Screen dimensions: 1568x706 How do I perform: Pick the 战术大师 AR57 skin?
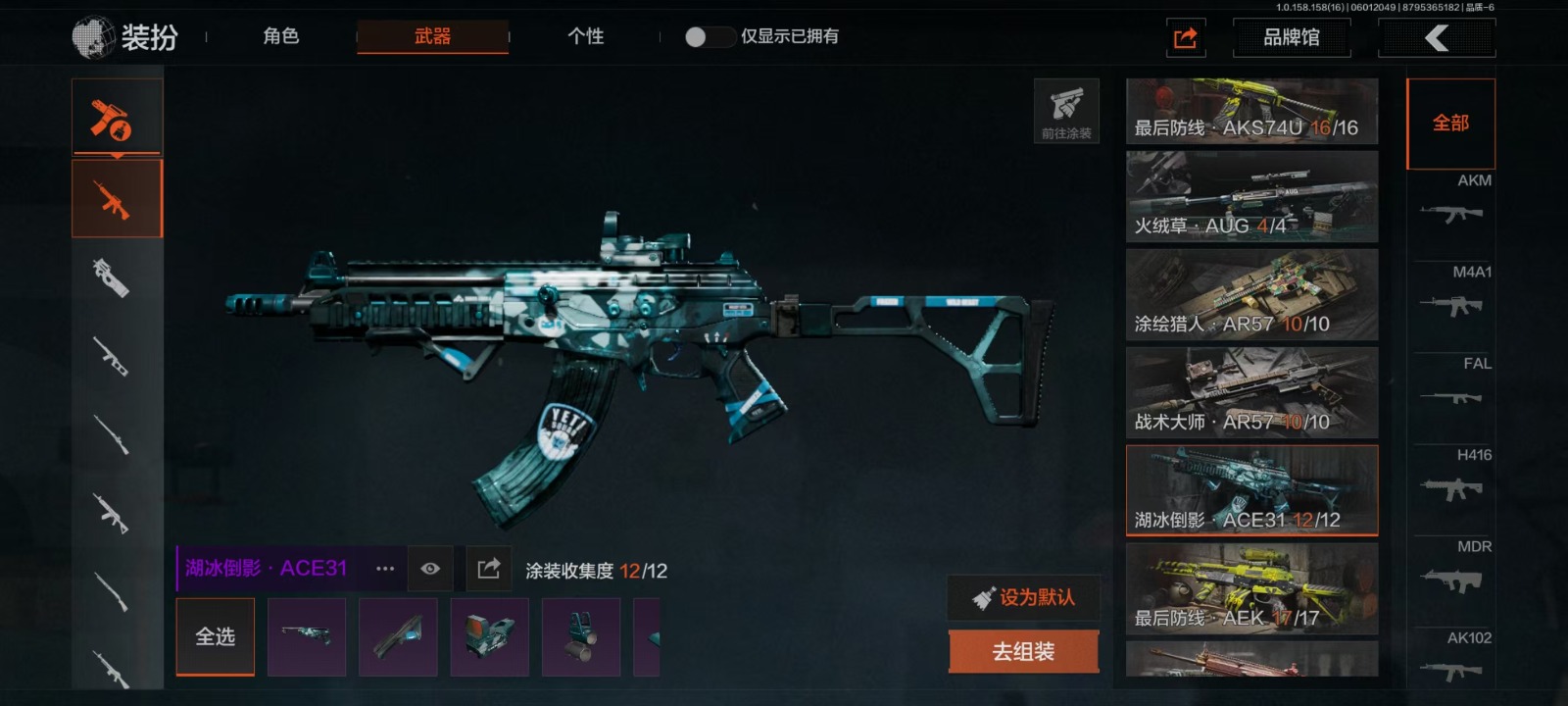[1251, 392]
